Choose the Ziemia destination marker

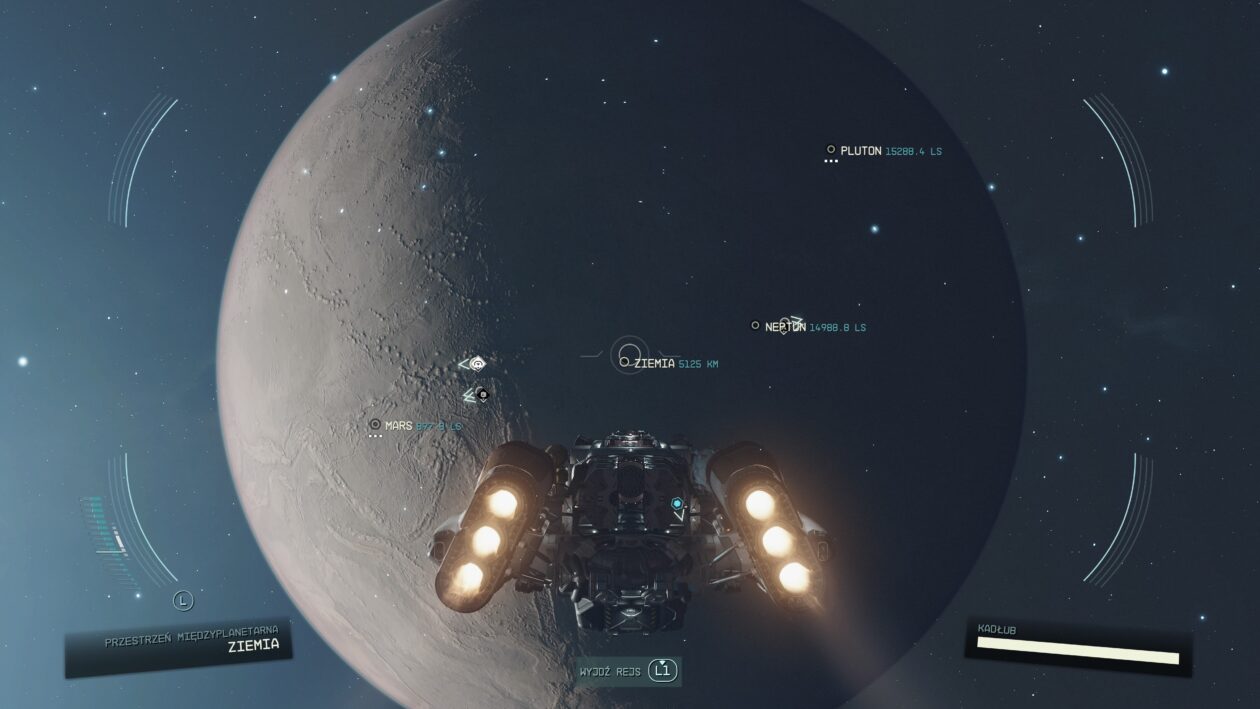tap(624, 362)
